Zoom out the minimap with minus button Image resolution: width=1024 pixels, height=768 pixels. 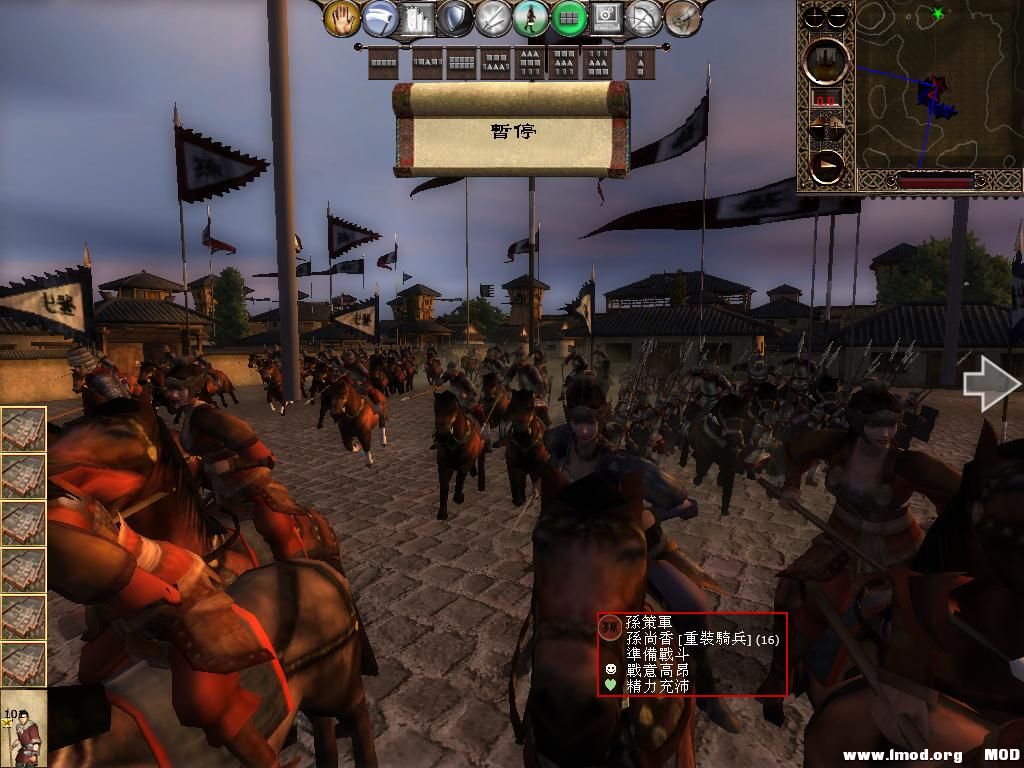[838, 16]
